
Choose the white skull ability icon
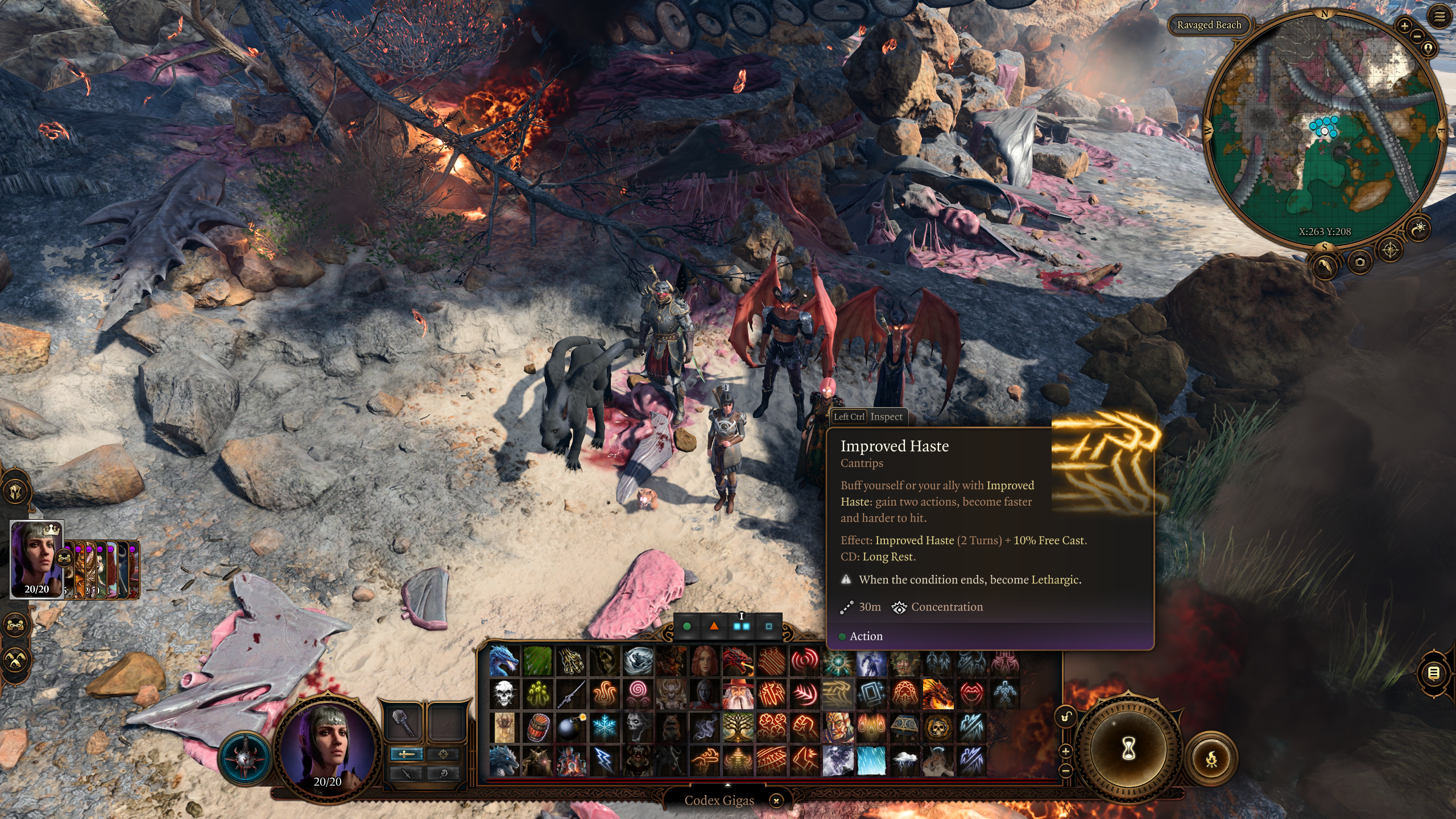point(504,694)
